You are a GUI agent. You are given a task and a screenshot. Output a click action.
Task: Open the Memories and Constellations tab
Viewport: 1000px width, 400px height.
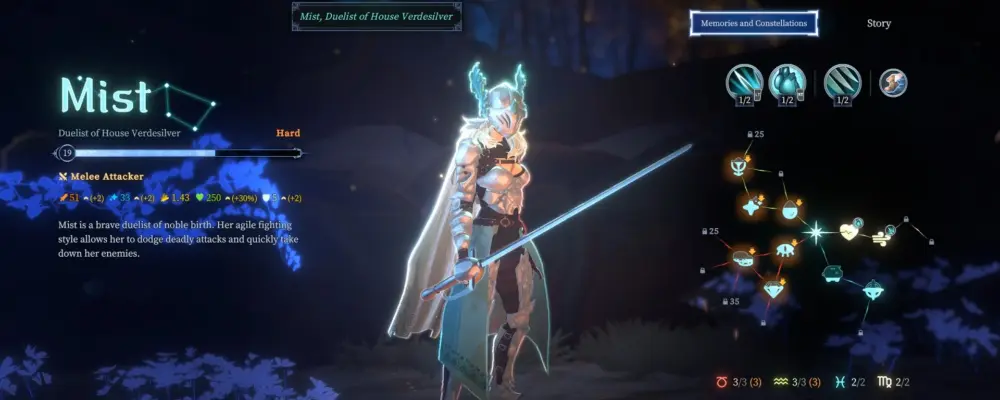(754, 23)
